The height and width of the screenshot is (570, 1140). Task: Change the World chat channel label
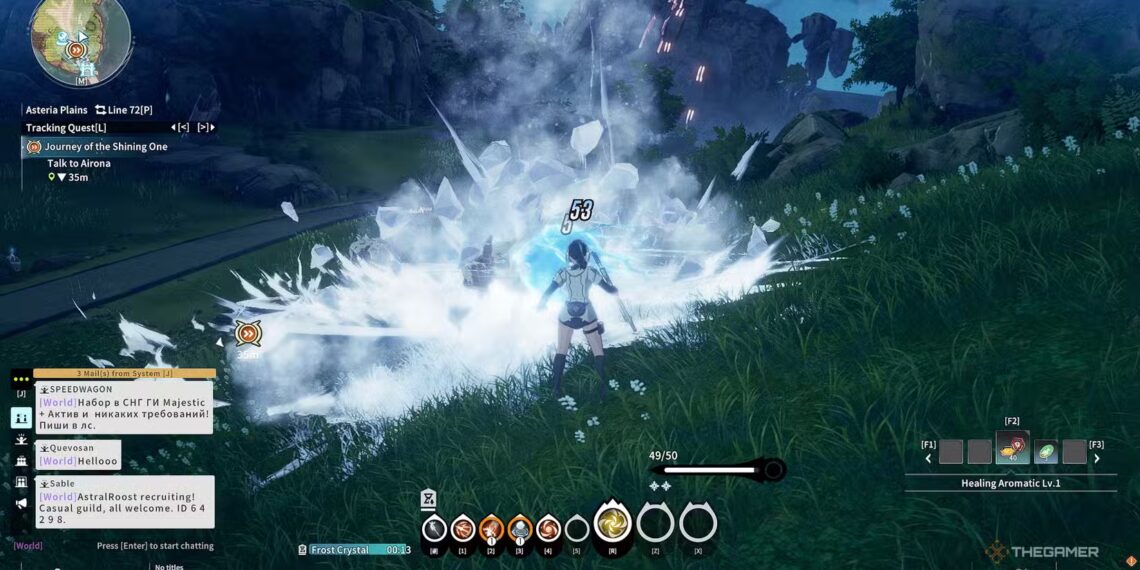click(28, 546)
